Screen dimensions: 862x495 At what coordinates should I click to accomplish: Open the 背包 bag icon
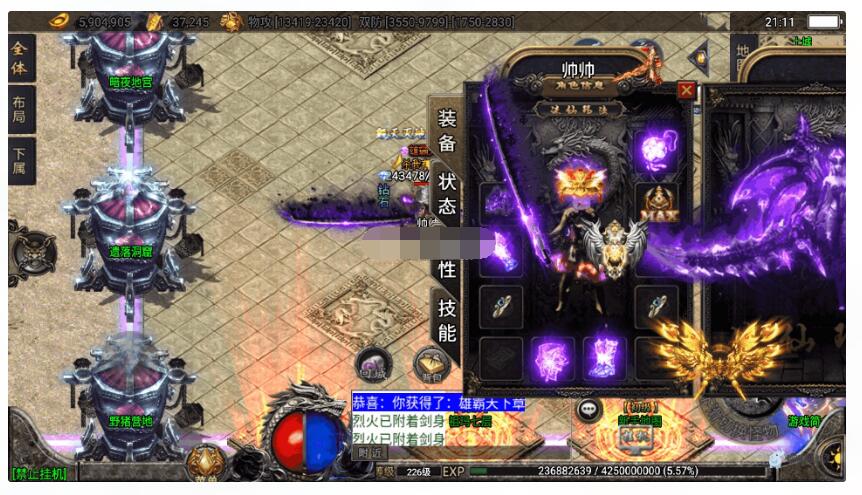[431, 366]
